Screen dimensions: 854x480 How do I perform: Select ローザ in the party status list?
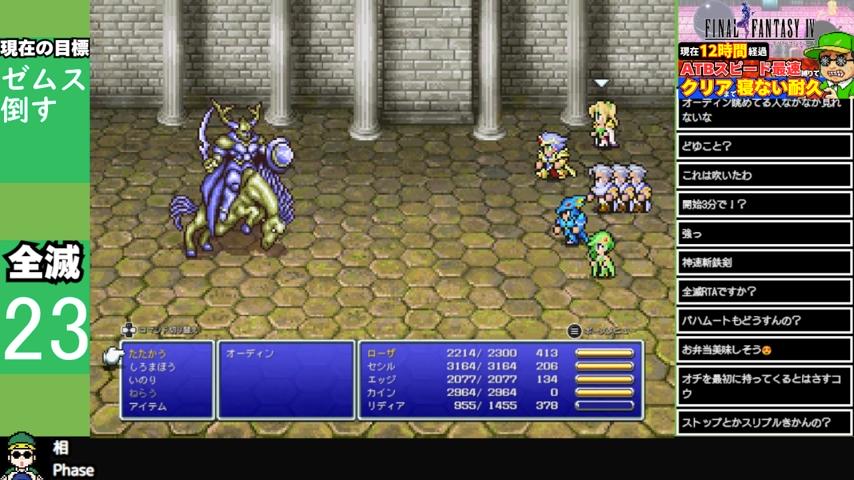pyautogui.click(x=382, y=354)
